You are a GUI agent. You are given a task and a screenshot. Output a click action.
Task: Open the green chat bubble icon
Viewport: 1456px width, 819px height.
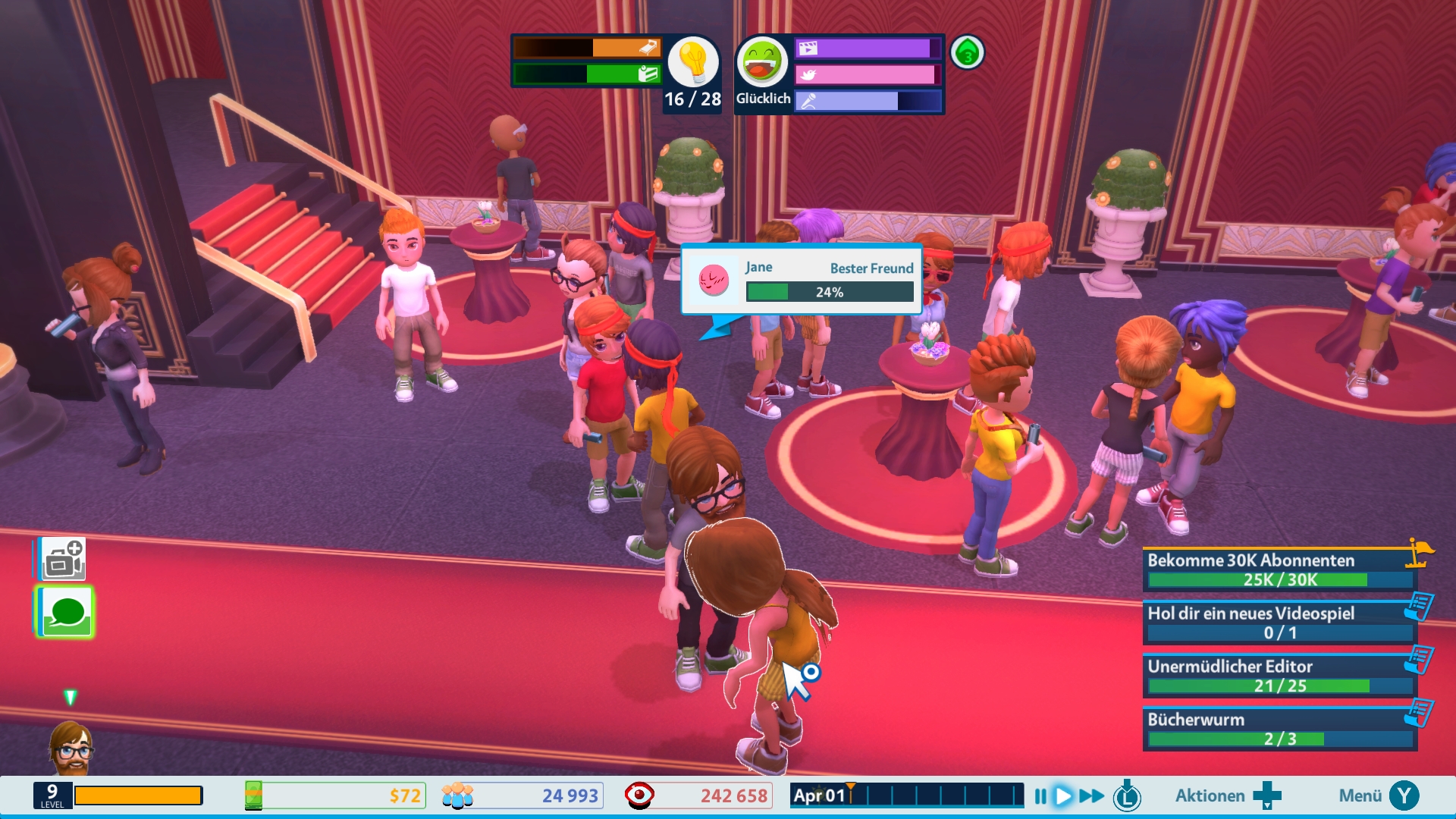coord(66,612)
